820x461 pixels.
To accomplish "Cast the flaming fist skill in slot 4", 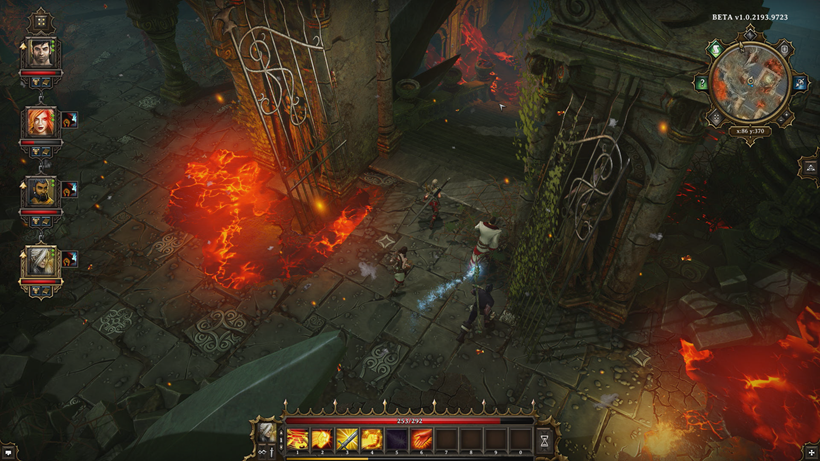I will pyautogui.click(x=372, y=438).
